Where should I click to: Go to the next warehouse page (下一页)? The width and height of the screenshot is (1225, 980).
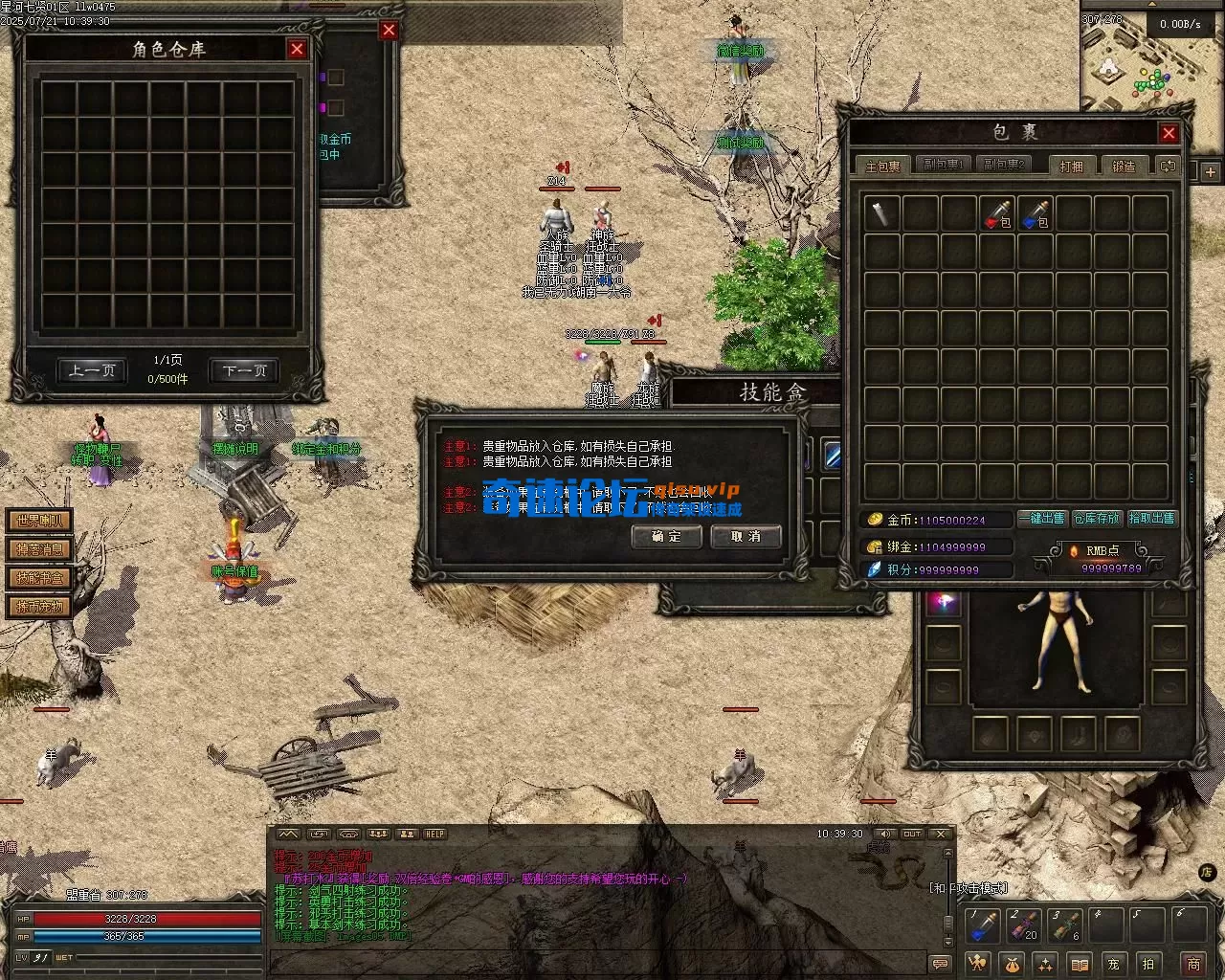click(244, 370)
